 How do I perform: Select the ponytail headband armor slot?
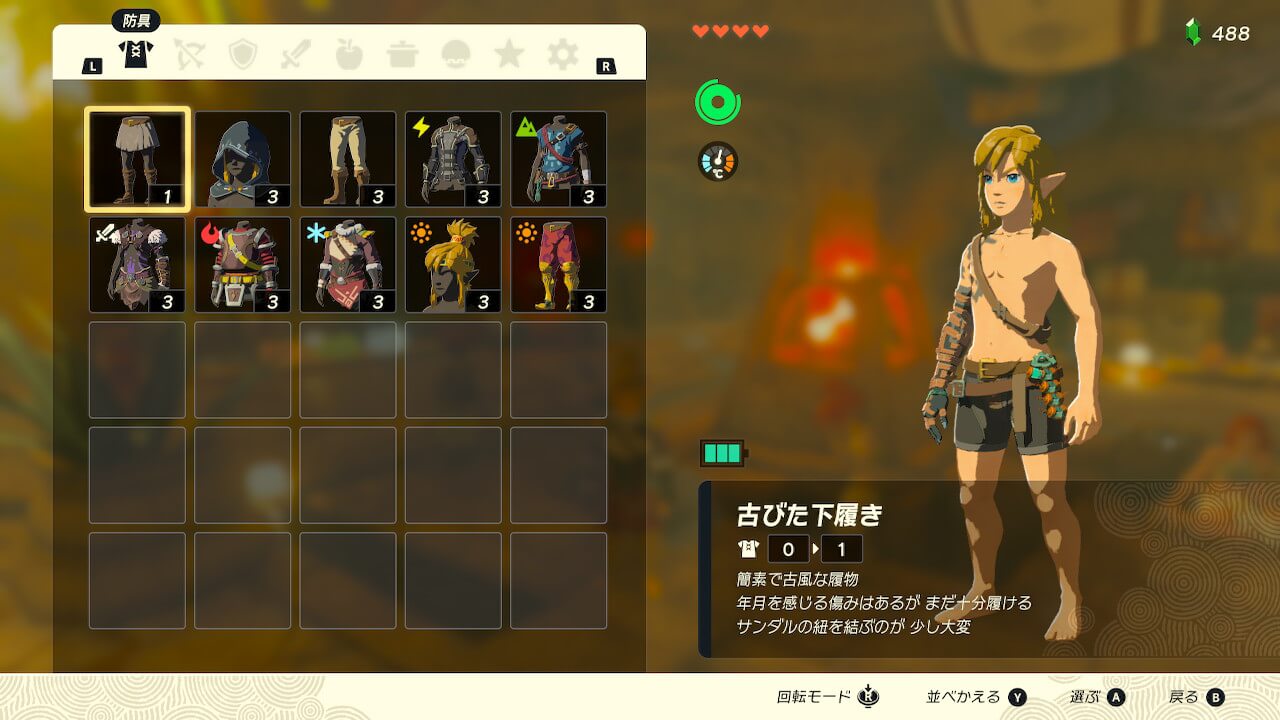(x=453, y=265)
